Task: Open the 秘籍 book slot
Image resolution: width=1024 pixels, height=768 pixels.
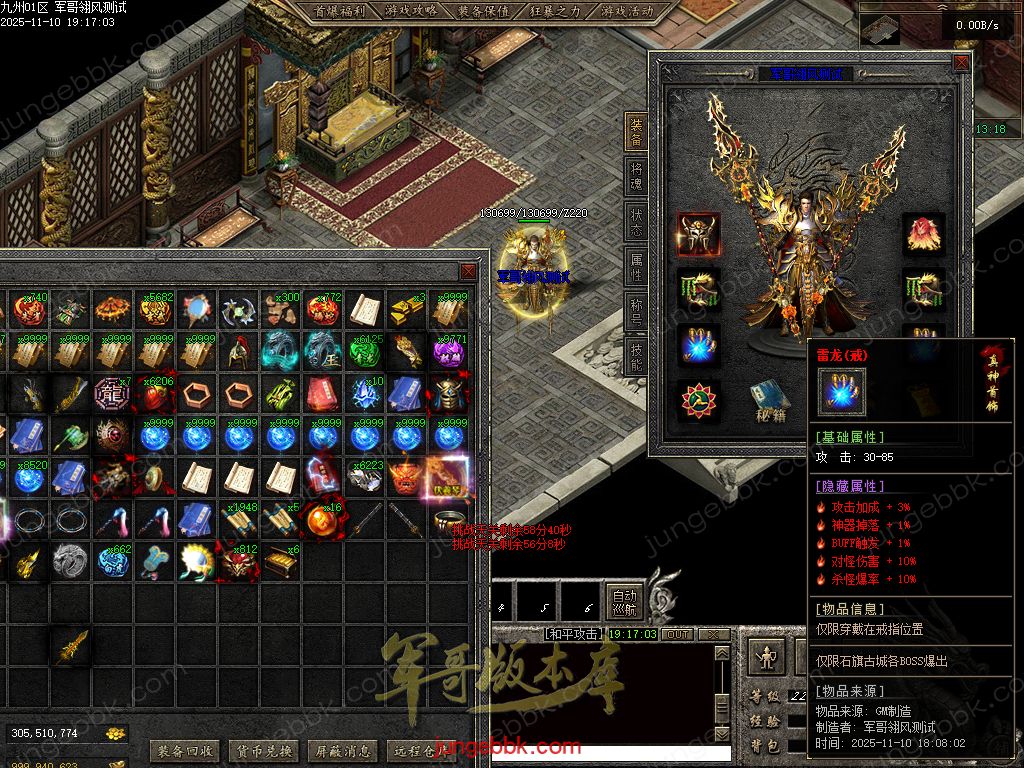Action: [771, 400]
